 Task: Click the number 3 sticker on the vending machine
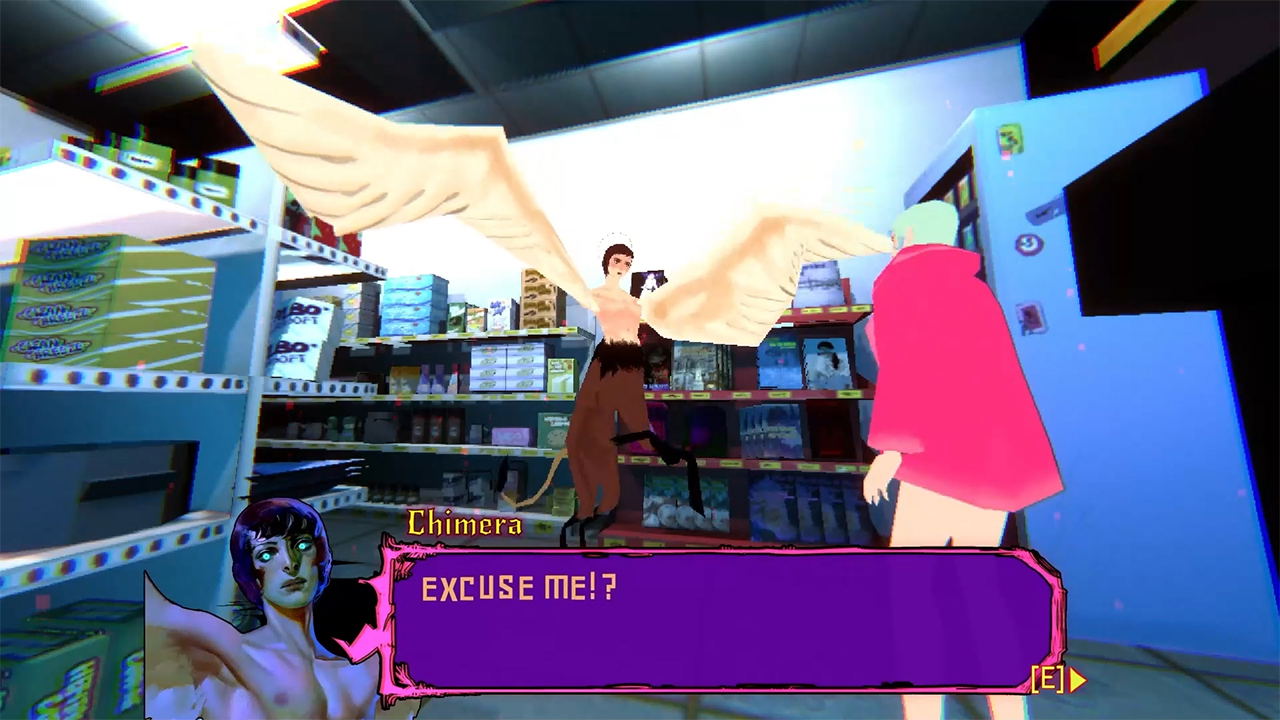click(x=1028, y=242)
